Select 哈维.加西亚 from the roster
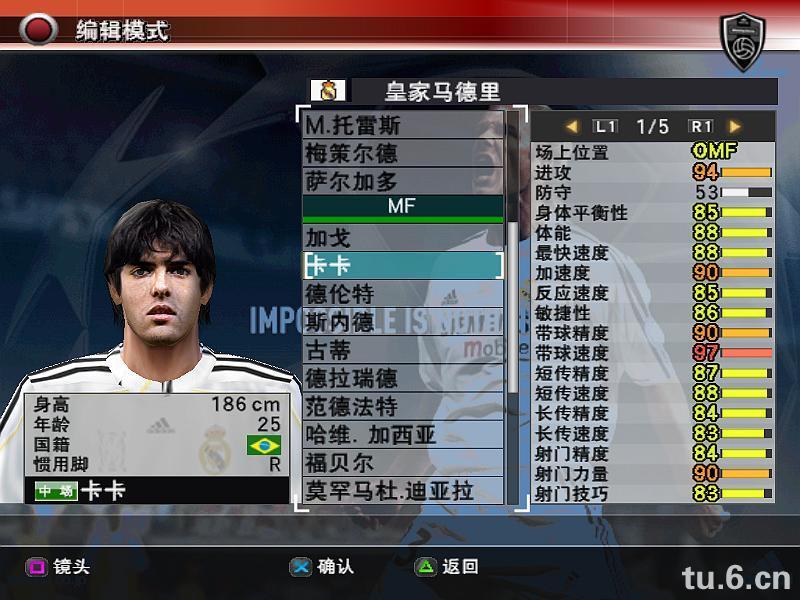The height and width of the screenshot is (600, 800). pos(402,434)
